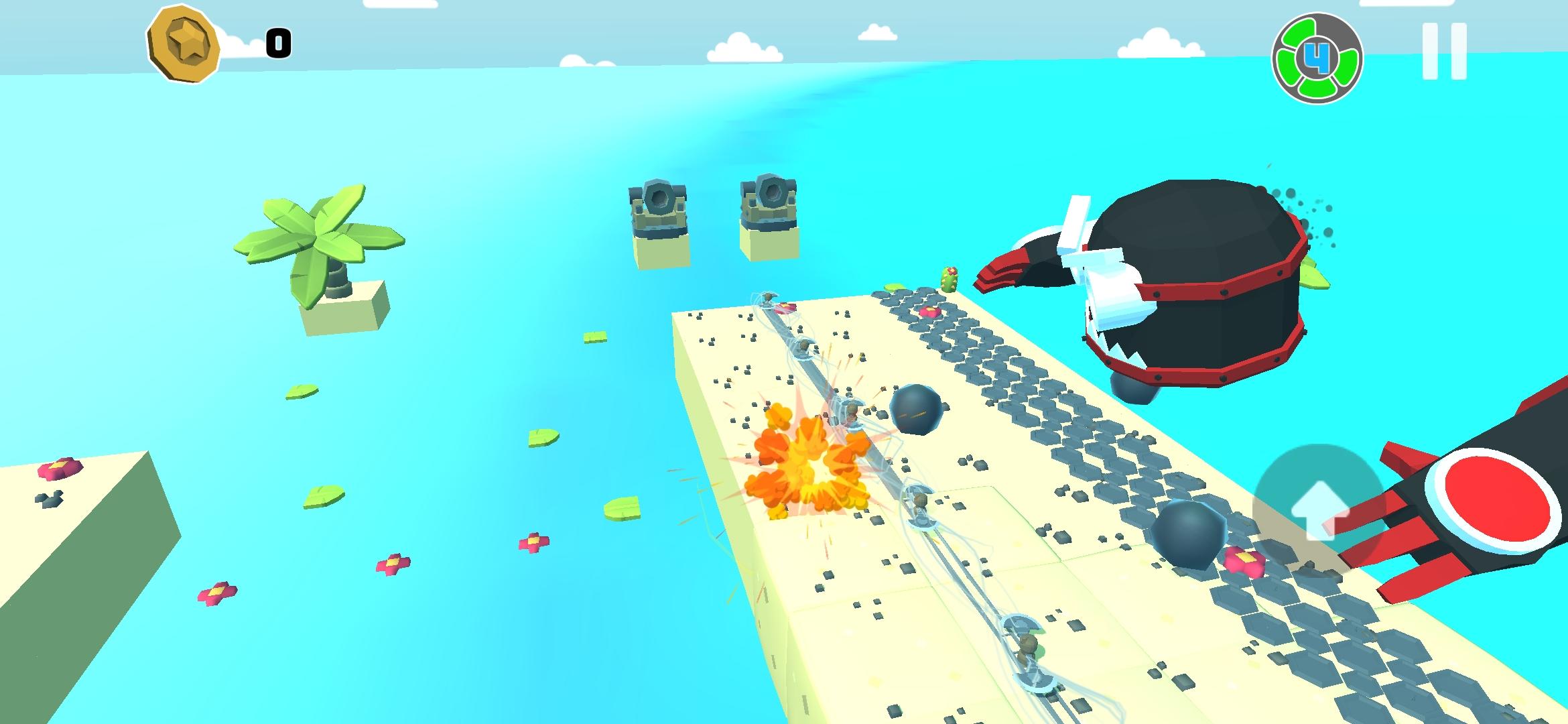This screenshot has width=1568, height=724.
Task: Tap the coin counter showing 0
Action: click(x=279, y=44)
